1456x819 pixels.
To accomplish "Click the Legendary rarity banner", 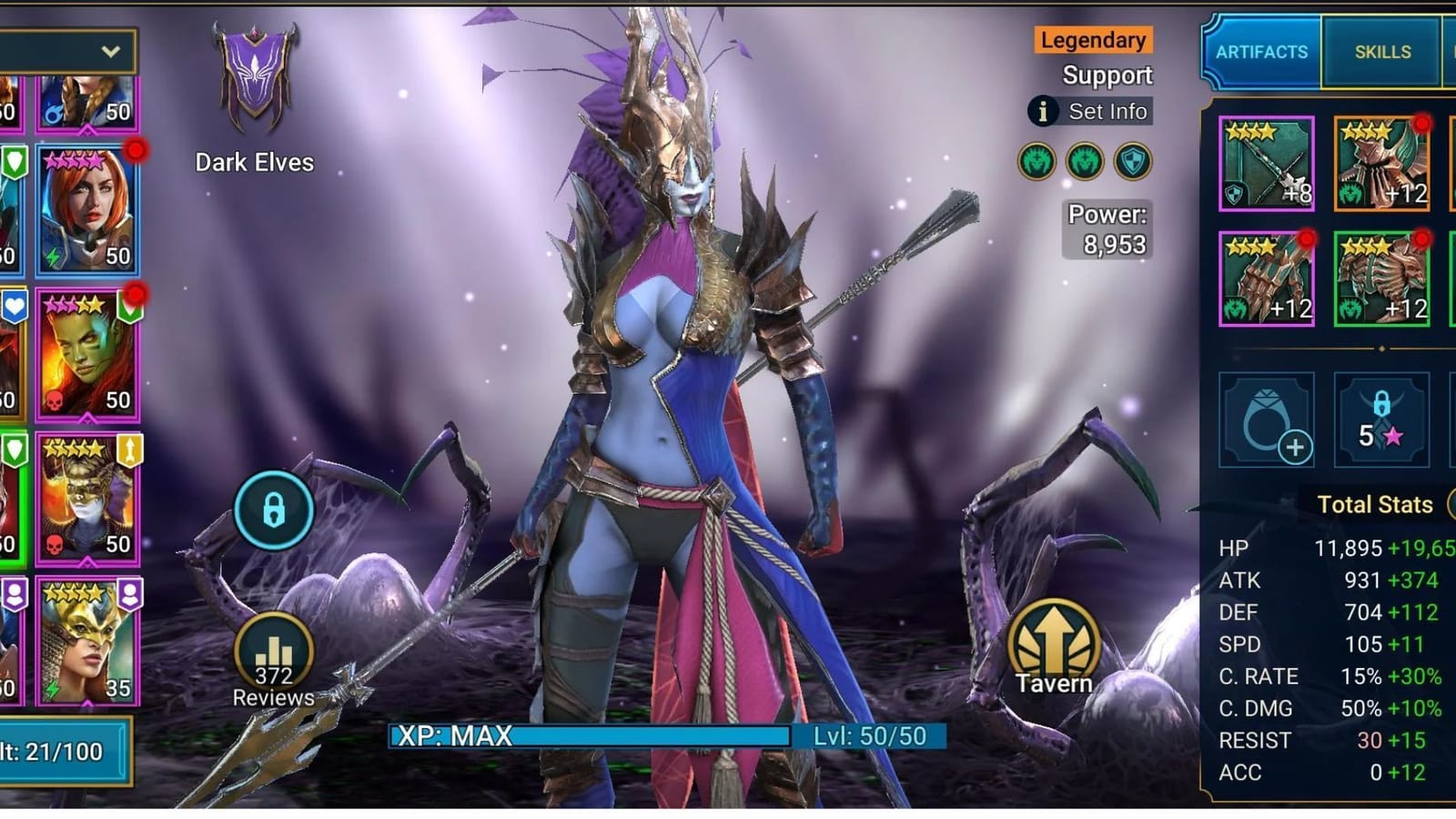I will (x=1092, y=40).
